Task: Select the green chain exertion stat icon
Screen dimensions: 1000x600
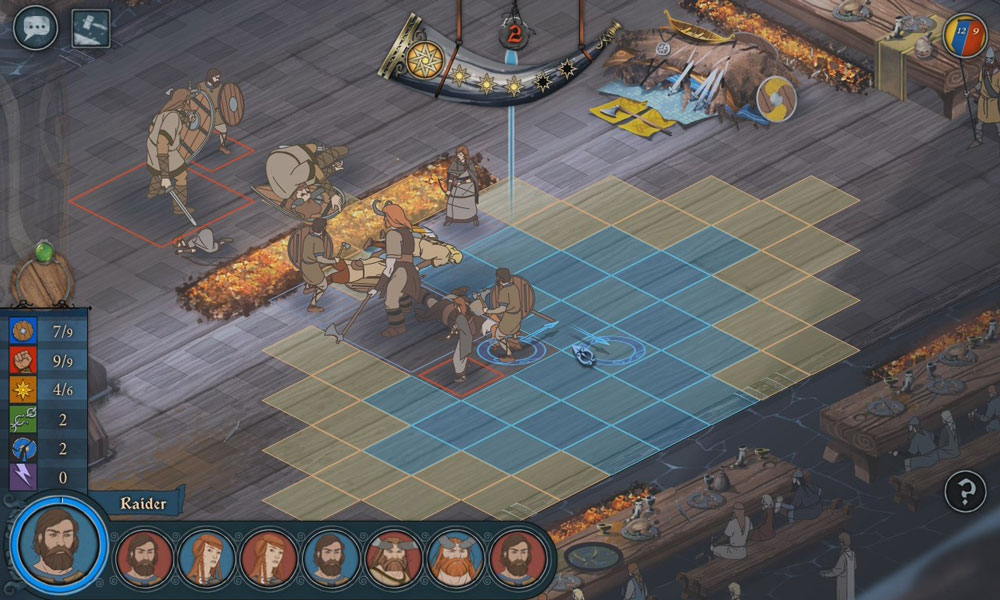Action: pyautogui.click(x=23, y=419)
